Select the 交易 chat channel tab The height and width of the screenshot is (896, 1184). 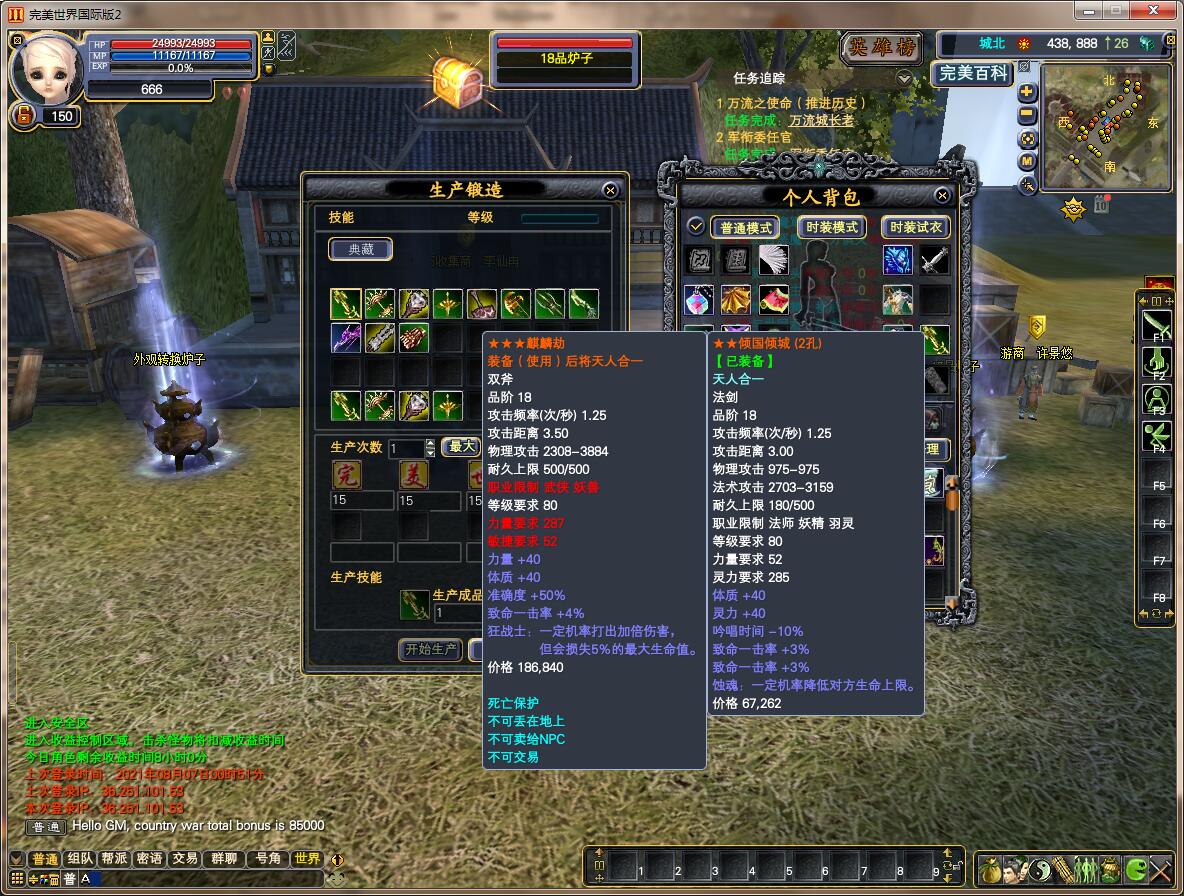[184, 859]
